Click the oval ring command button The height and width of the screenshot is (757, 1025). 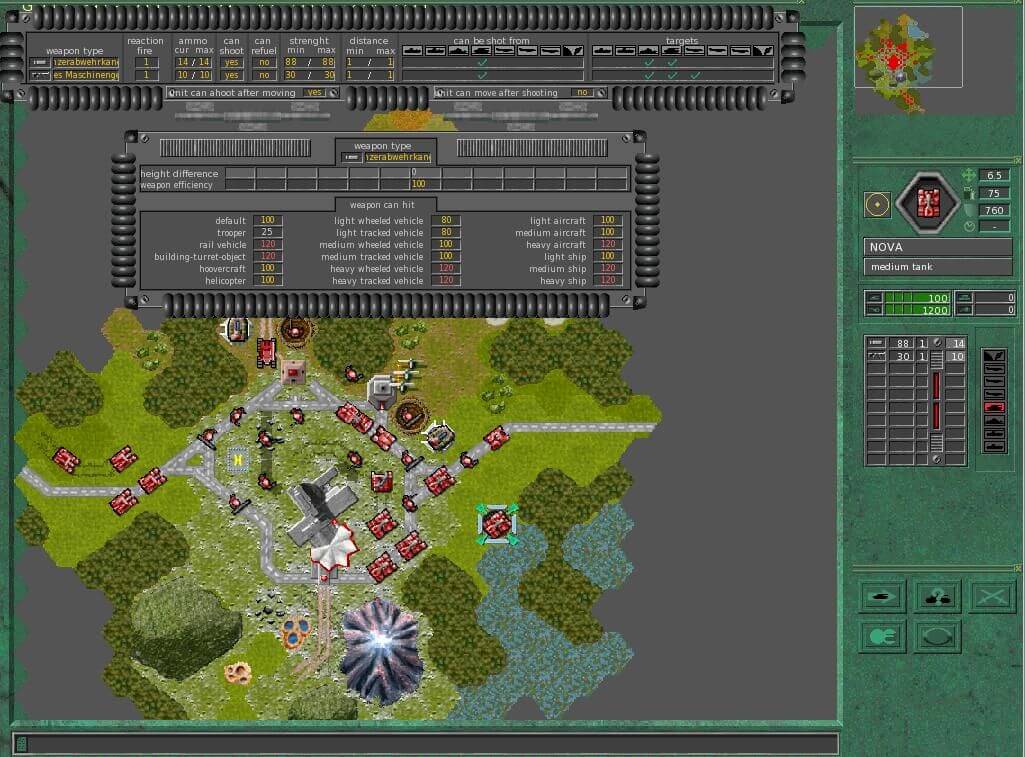[937, 636]
